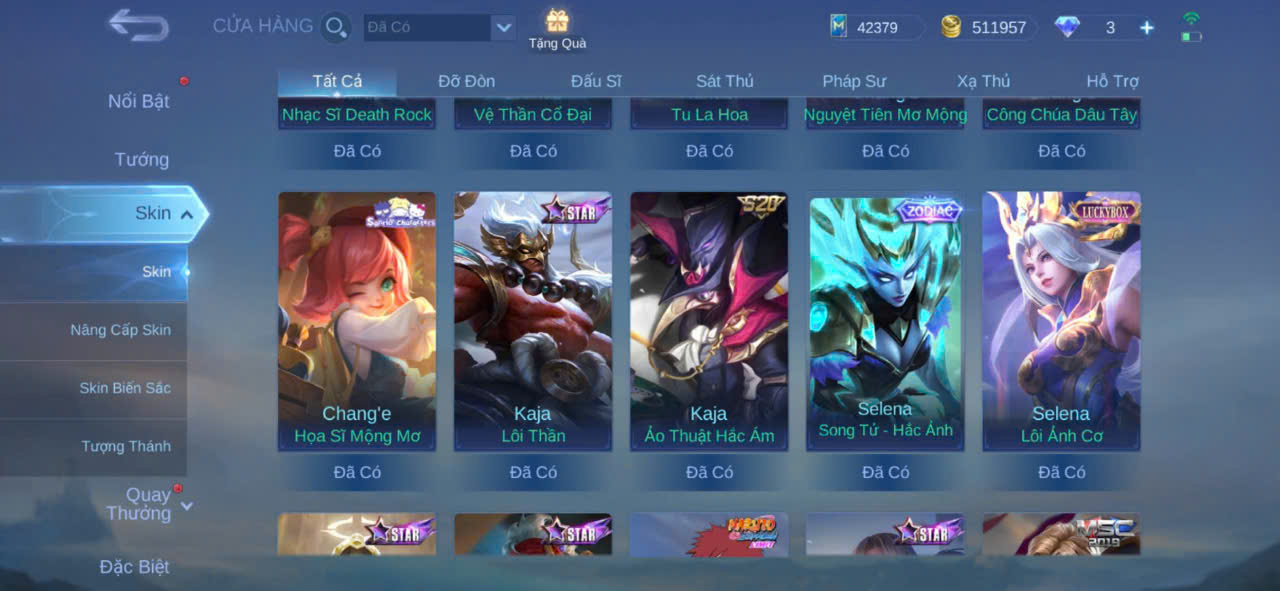Choose the Xạ Thủ tab
This screenshot has width=1280, height=591.
pos(983,81)
